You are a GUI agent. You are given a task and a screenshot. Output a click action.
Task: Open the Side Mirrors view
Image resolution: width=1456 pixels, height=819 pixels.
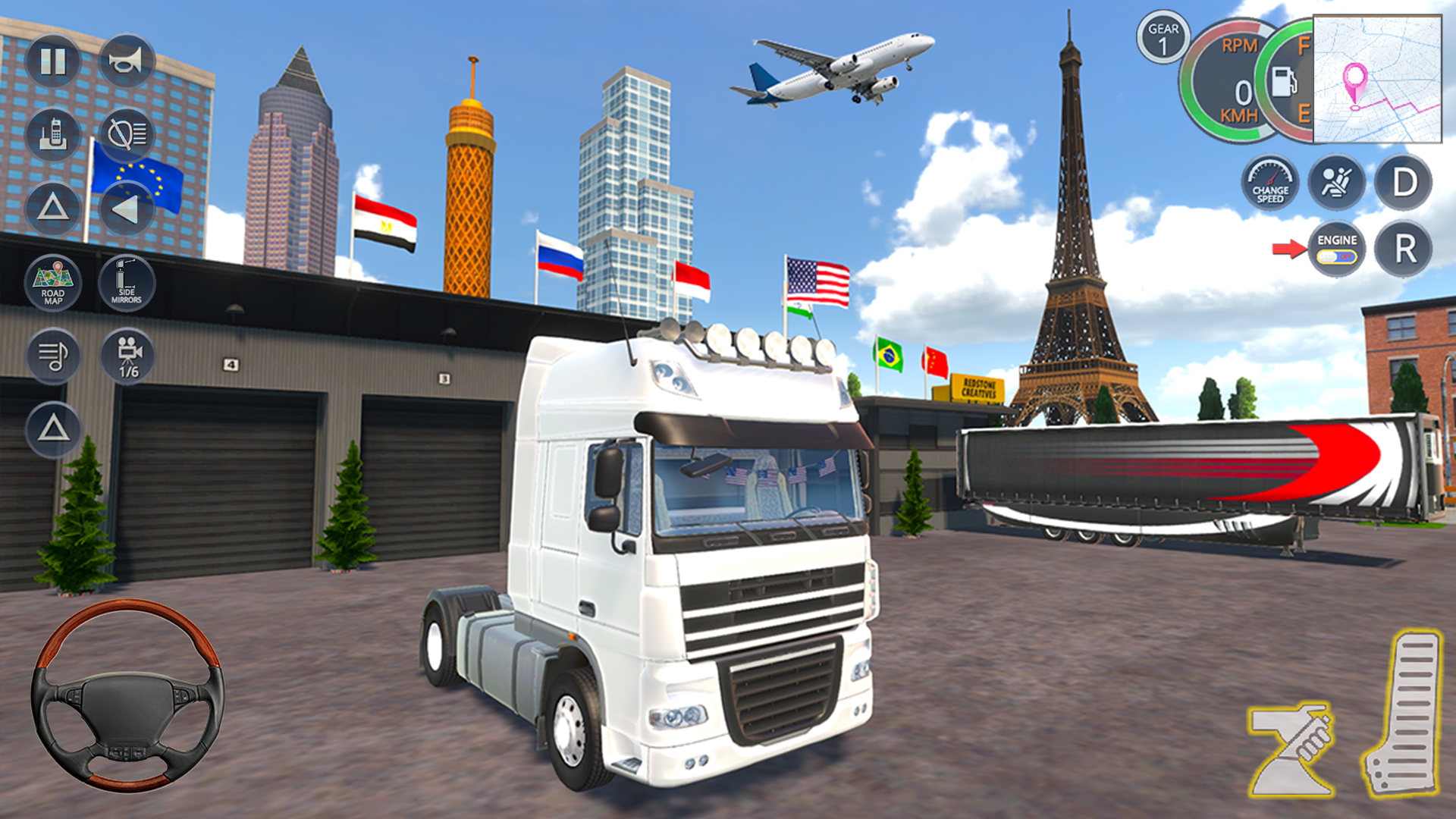click(127, 283)
